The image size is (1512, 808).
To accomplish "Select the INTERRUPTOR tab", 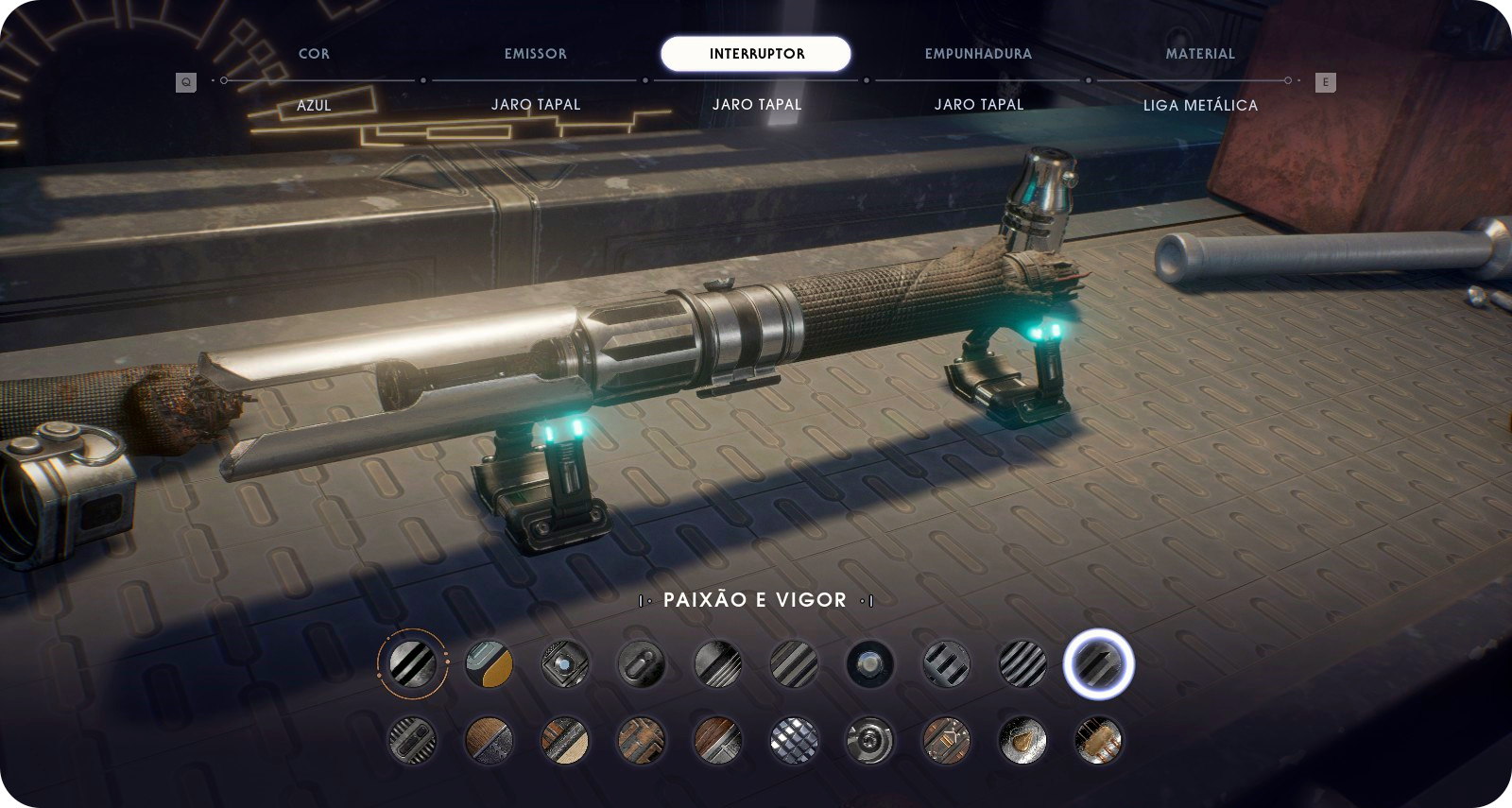I will coord(756,54).
